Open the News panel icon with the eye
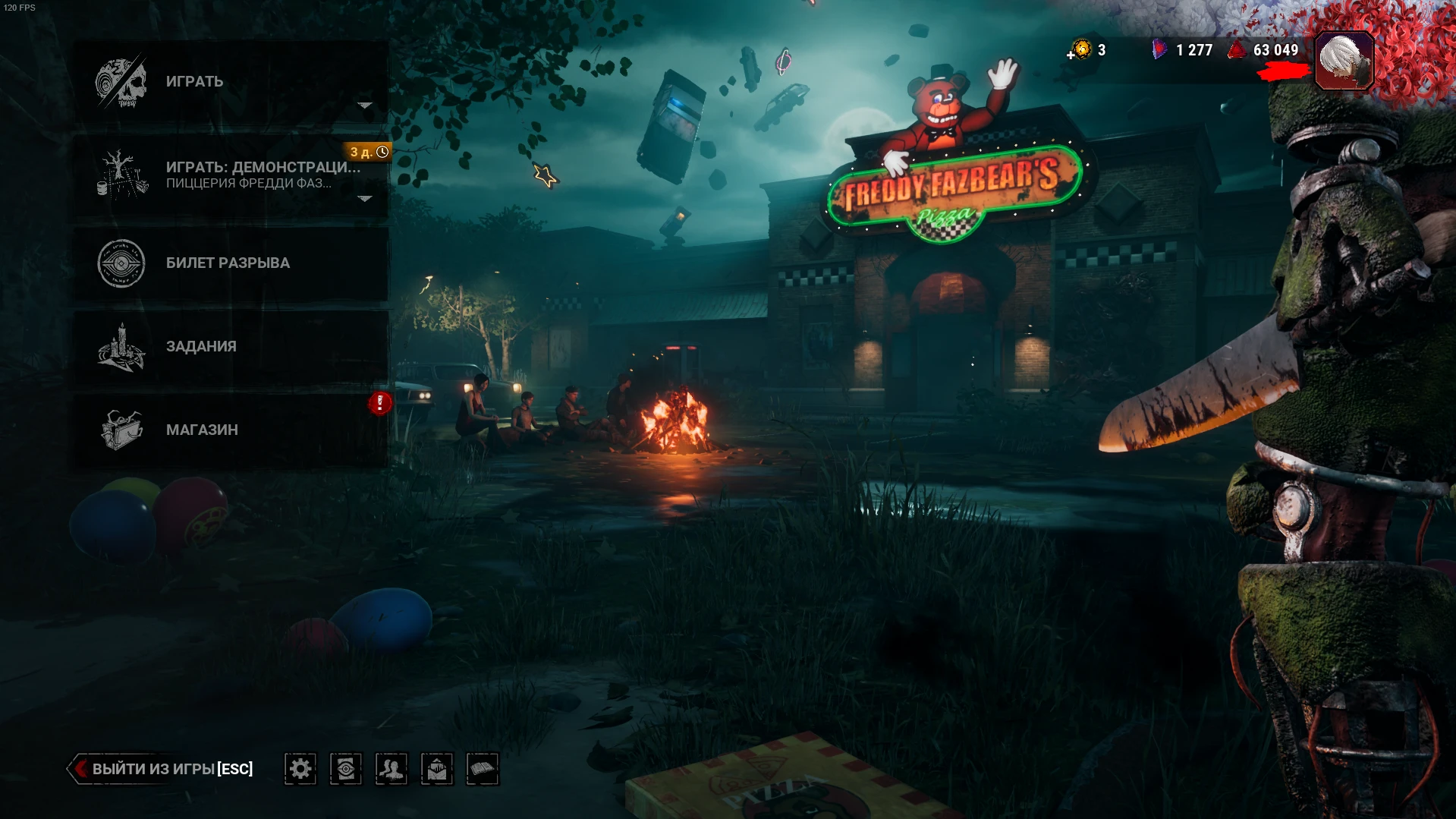The height and width of the screenshot is (819, 1456). (345, 769)
